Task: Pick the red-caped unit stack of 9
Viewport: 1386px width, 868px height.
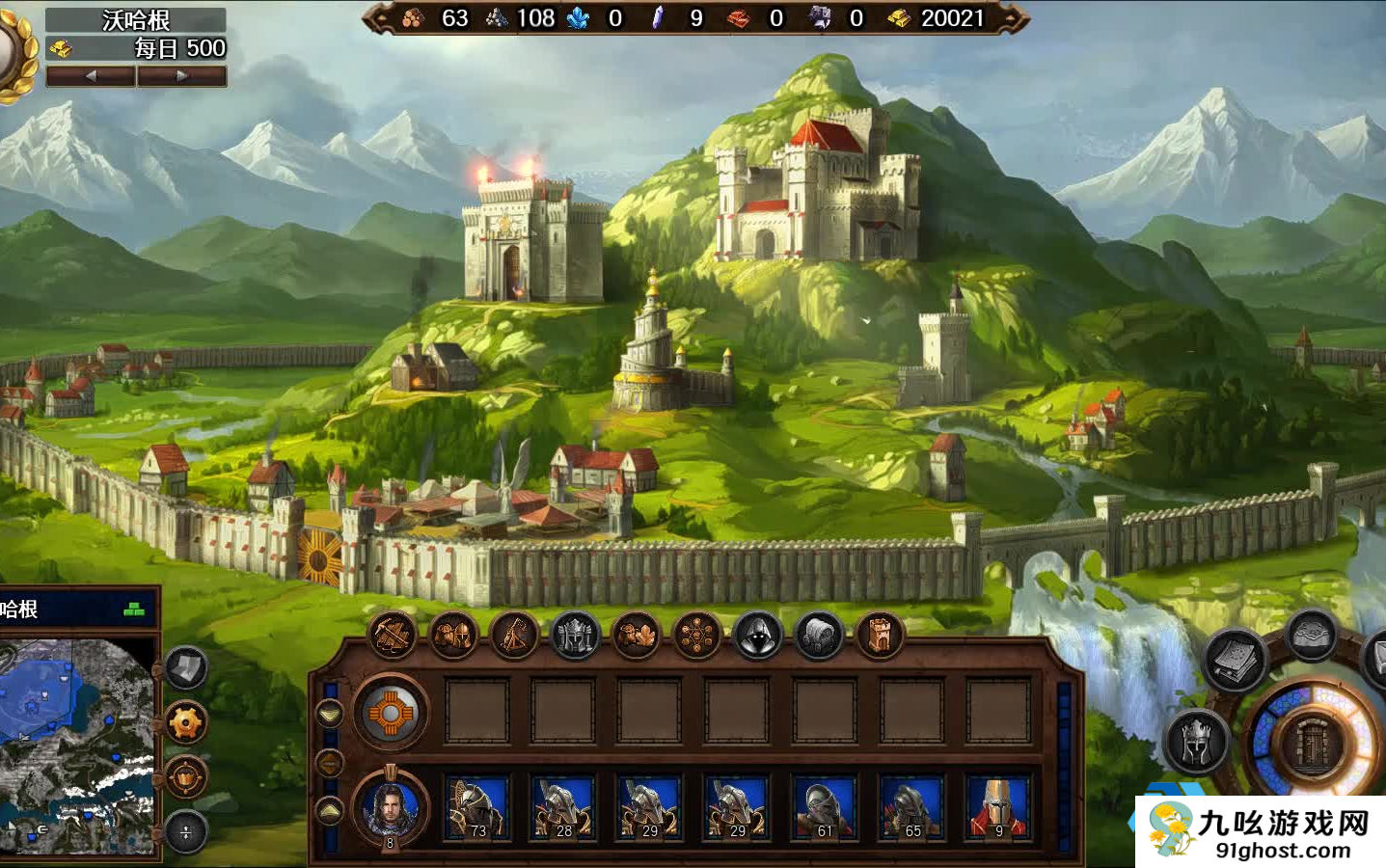Action: tap(998, 808)
